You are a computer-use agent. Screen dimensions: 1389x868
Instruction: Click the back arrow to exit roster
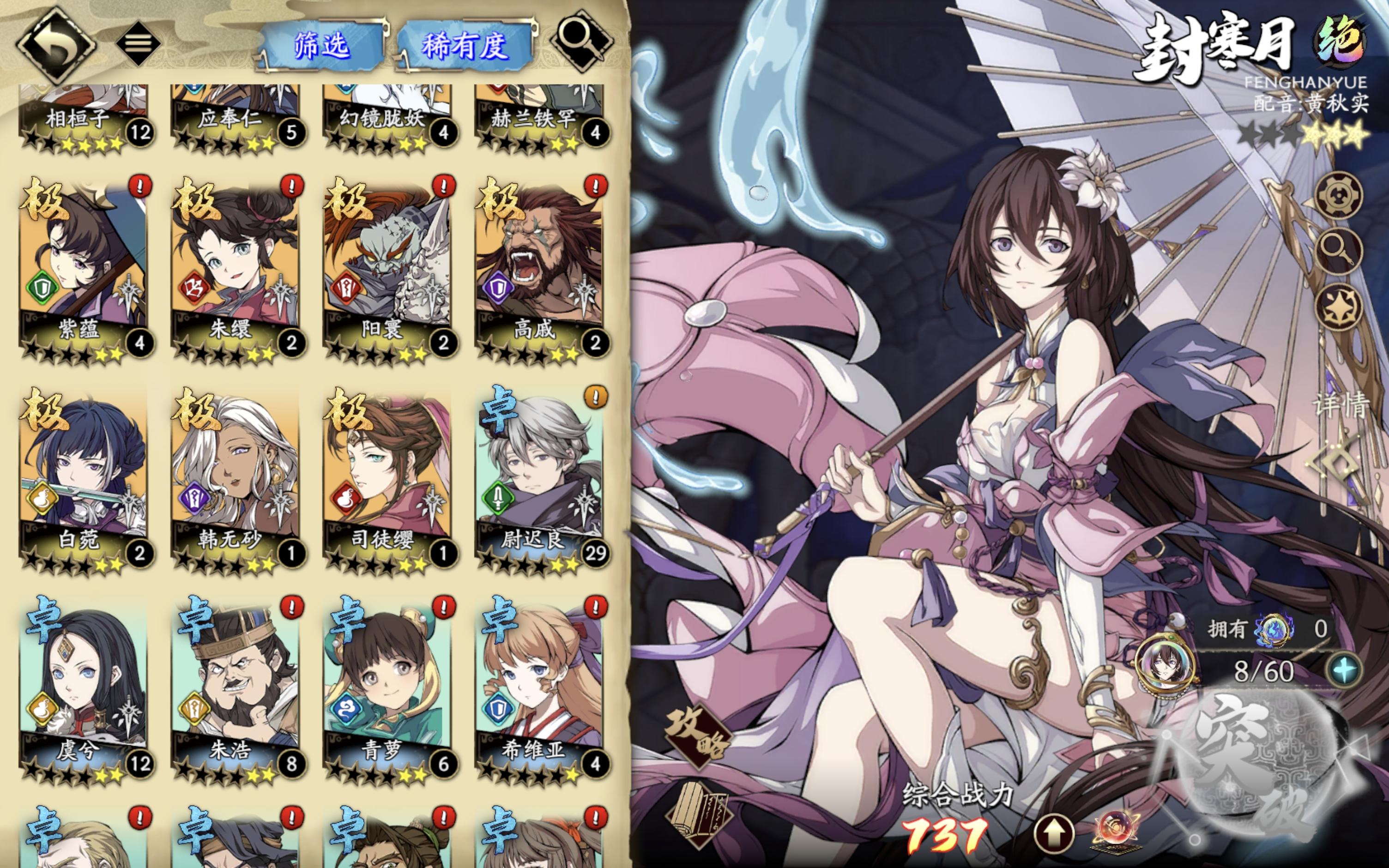[57, 43]
